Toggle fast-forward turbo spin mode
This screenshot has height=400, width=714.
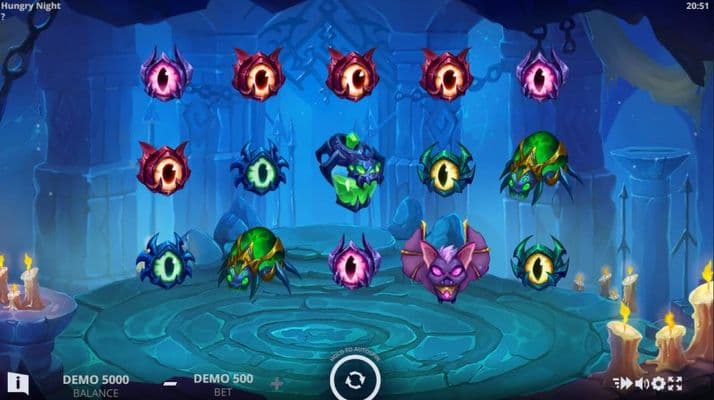pyautogui.click(x=623, y=383)
